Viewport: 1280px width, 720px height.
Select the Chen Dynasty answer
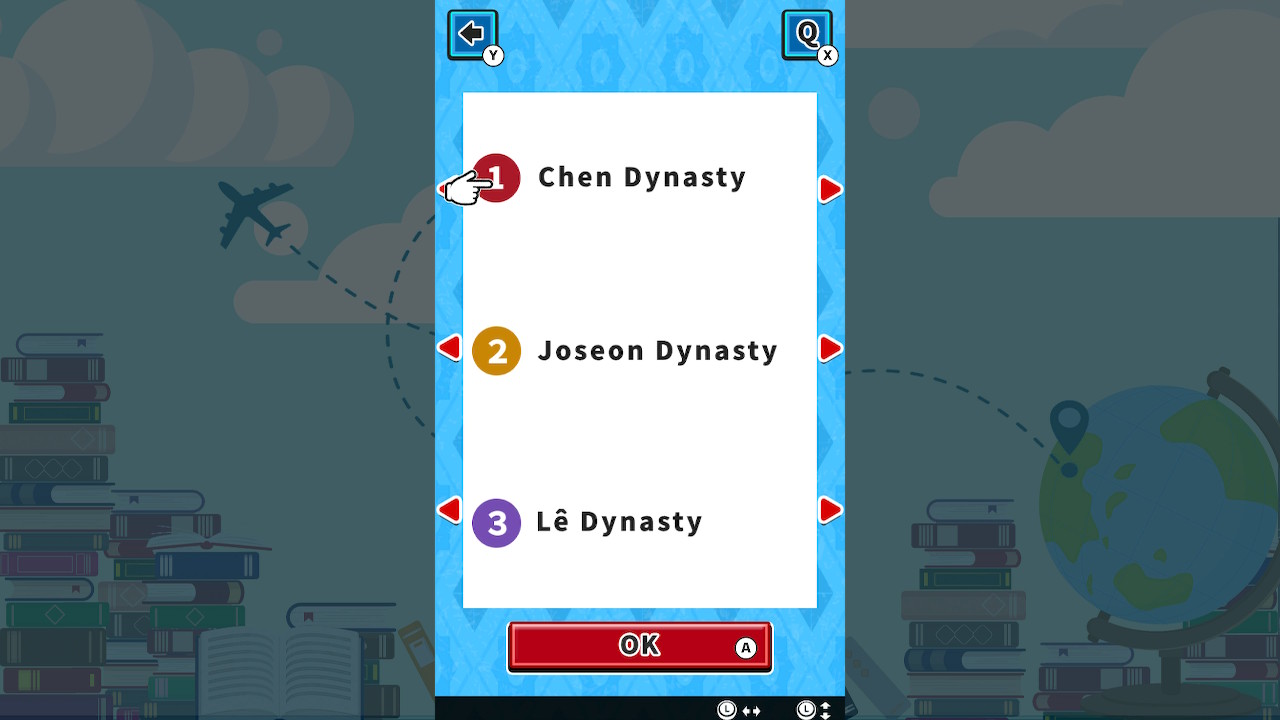pos(642,177)
